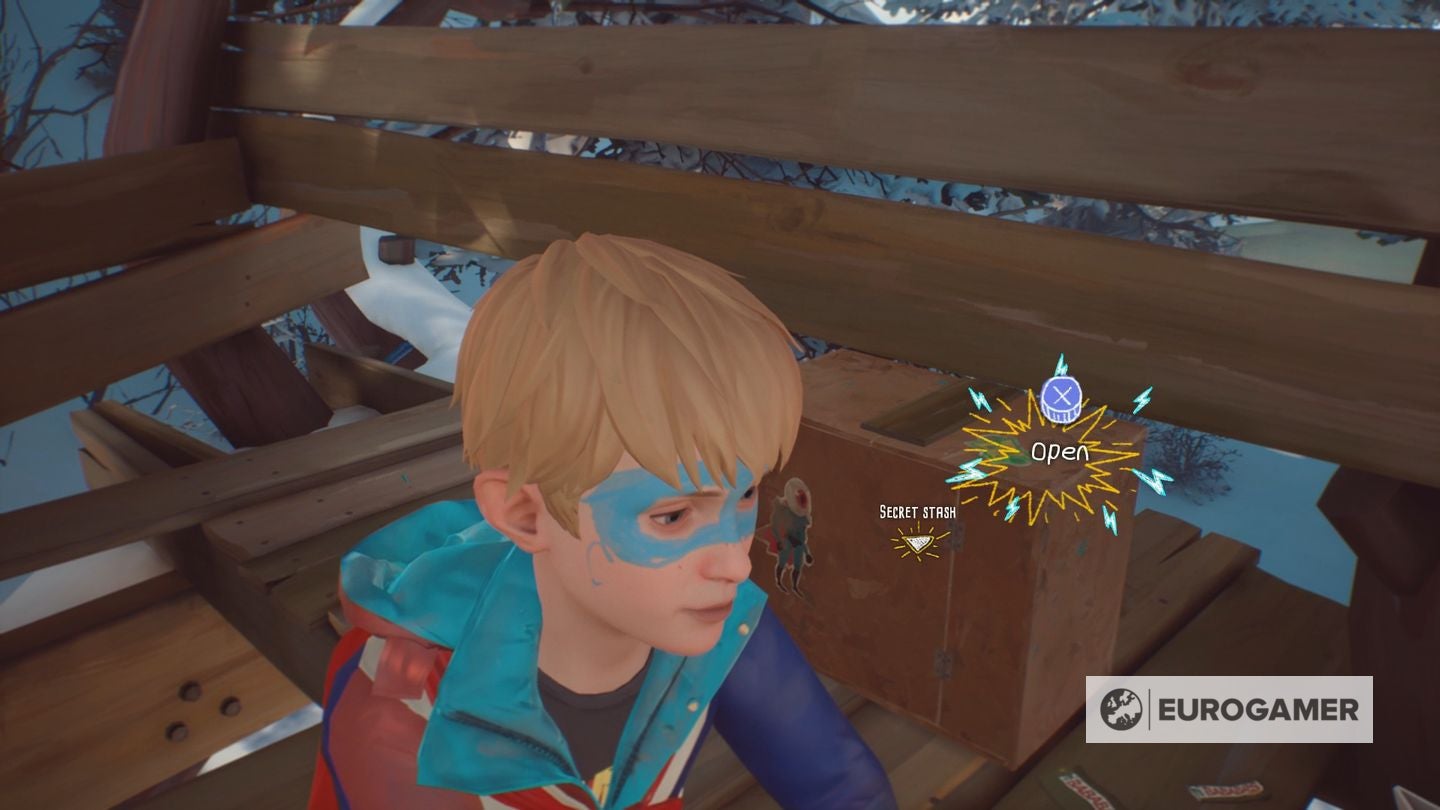Click the blue controller-button drawing

[x=1060, y=399]
